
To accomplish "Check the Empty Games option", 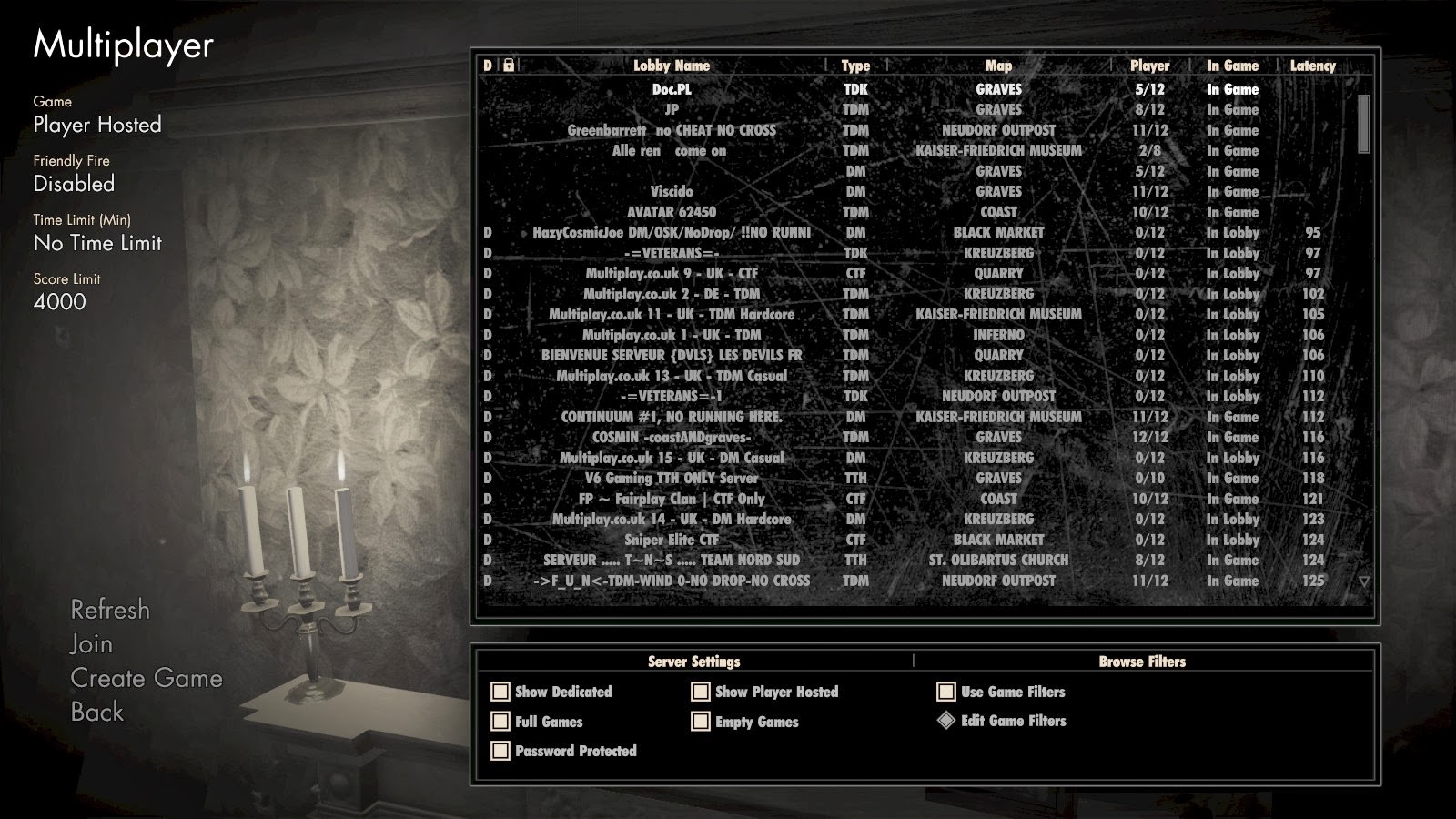I will pos(699,722).
